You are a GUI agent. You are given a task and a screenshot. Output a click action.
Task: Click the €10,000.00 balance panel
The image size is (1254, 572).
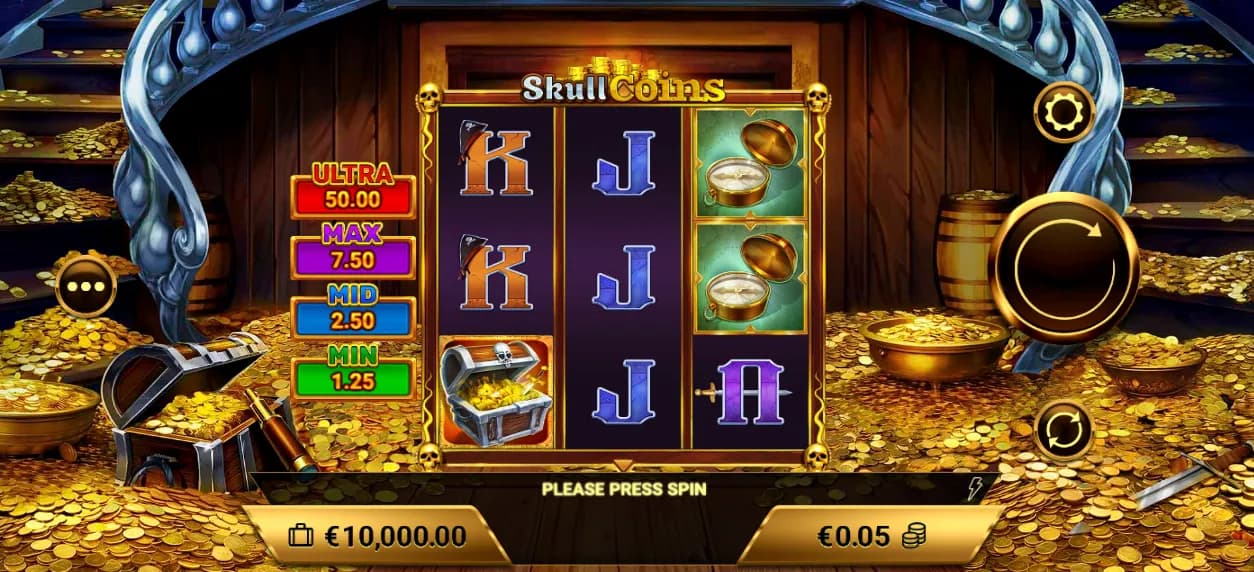(378, 536)
